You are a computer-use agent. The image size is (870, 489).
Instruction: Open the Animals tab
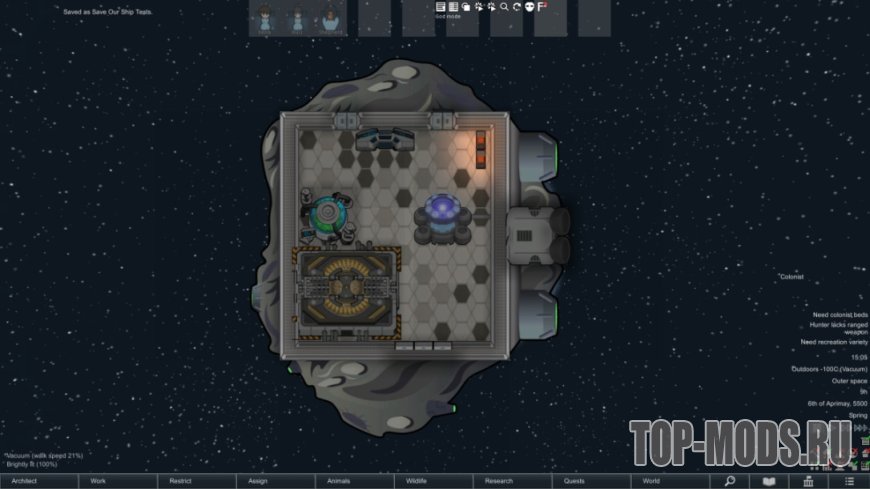pos(352,481)
